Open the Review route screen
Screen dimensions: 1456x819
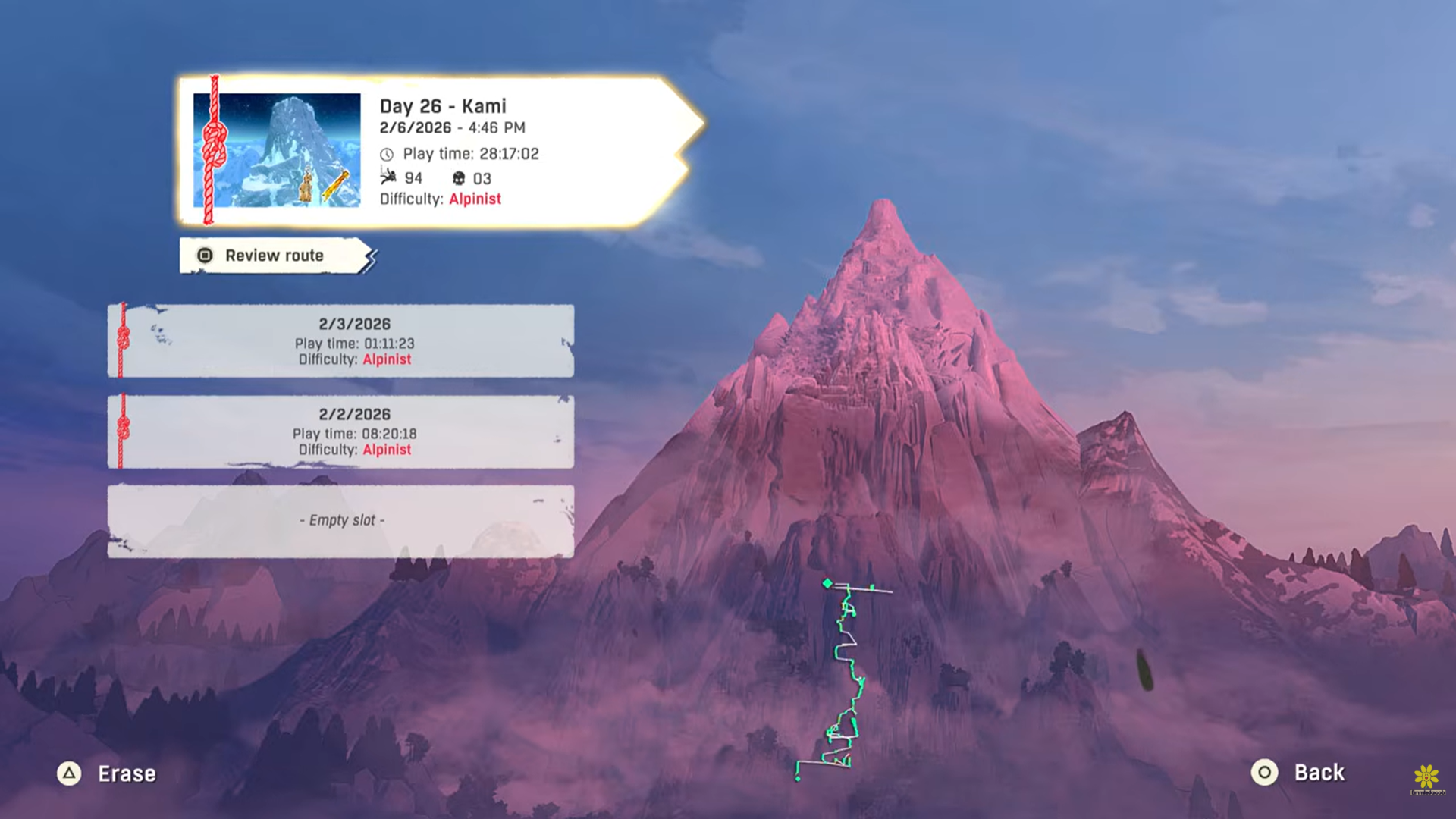[x=275, y=256]
